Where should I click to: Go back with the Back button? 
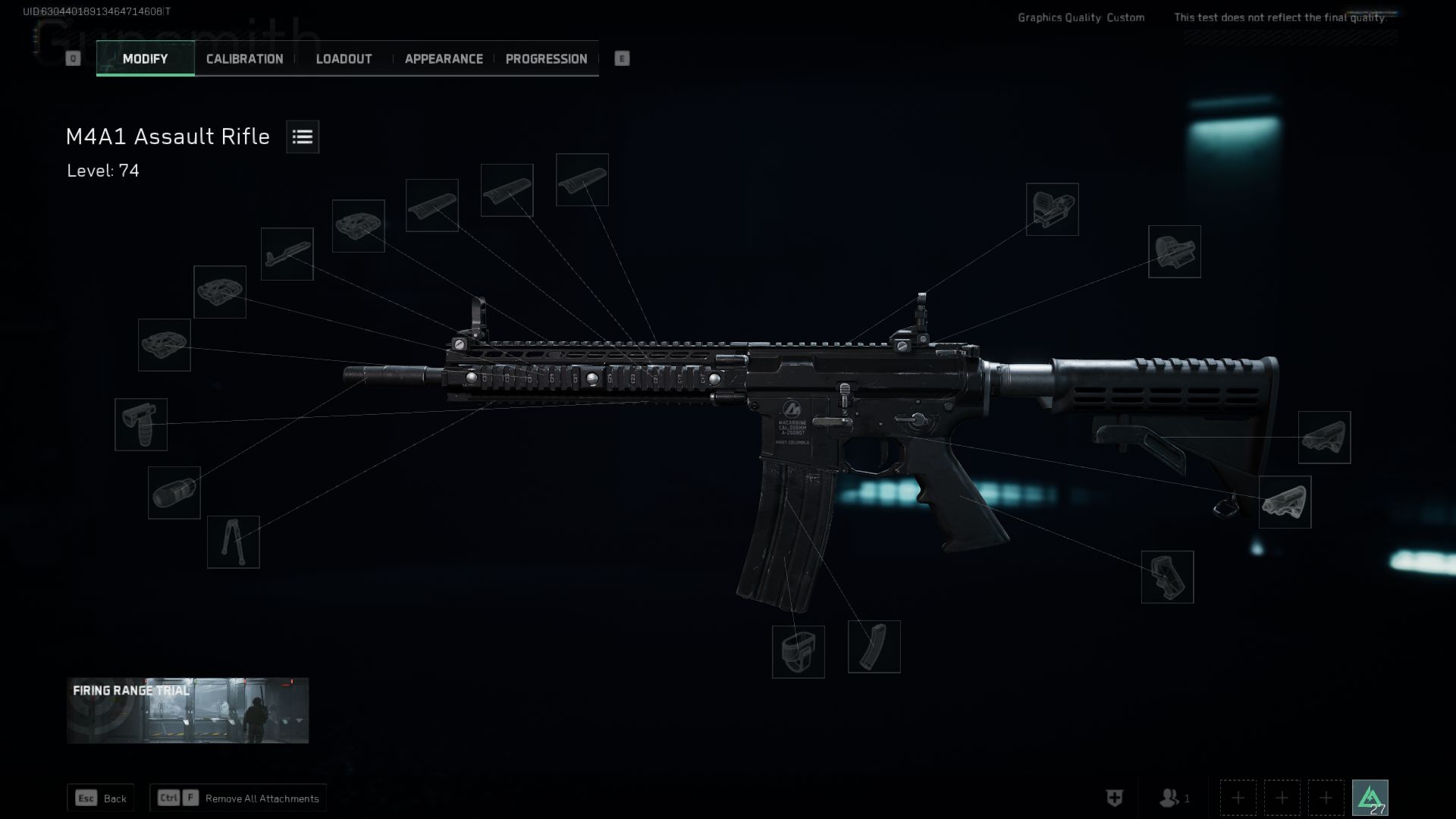pyautogui.click(x=101, y=798)
